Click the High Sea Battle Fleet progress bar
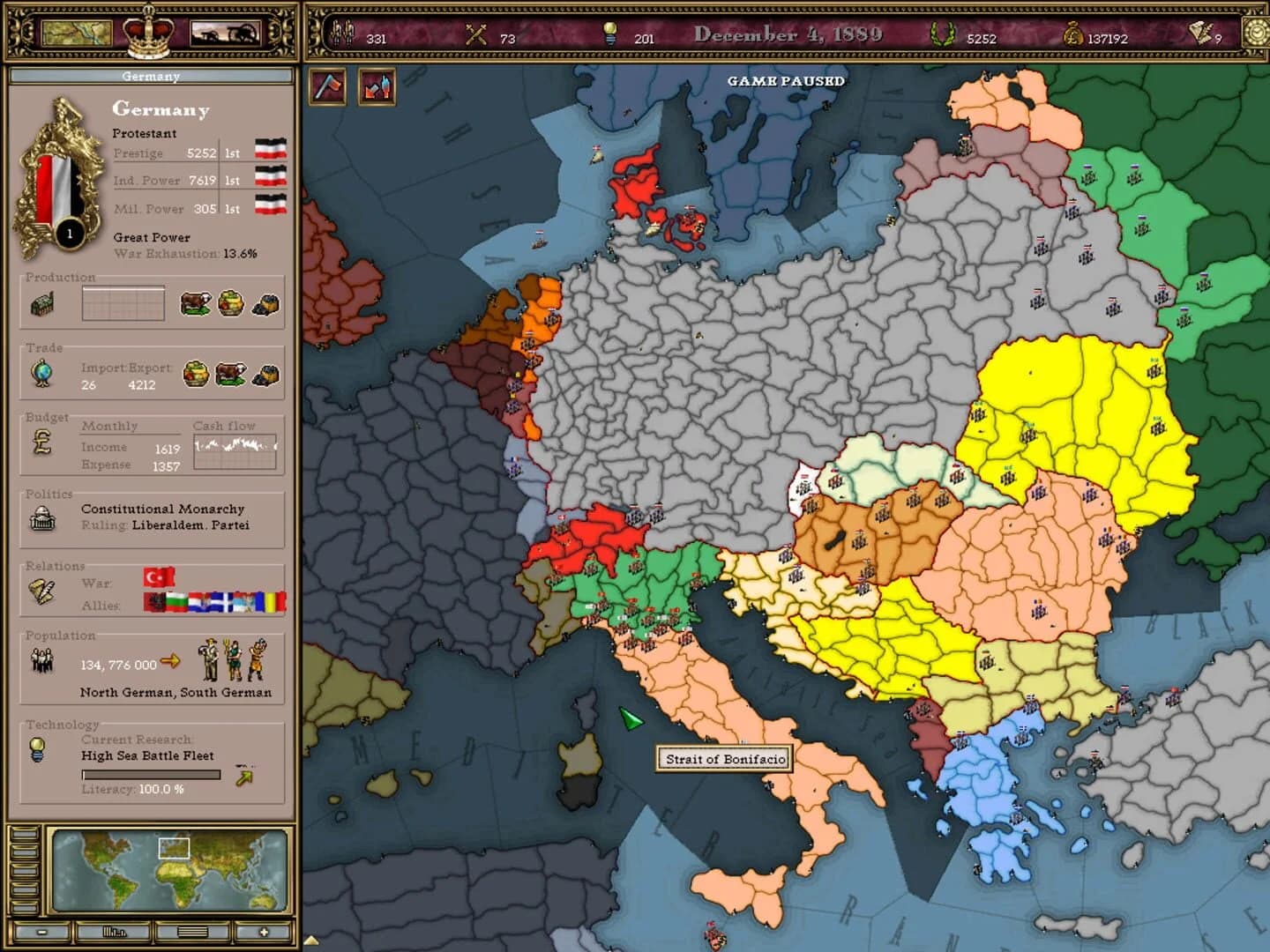Image resolution: width=1270 pixels, height=952 pixels. (x=150, y=774)
